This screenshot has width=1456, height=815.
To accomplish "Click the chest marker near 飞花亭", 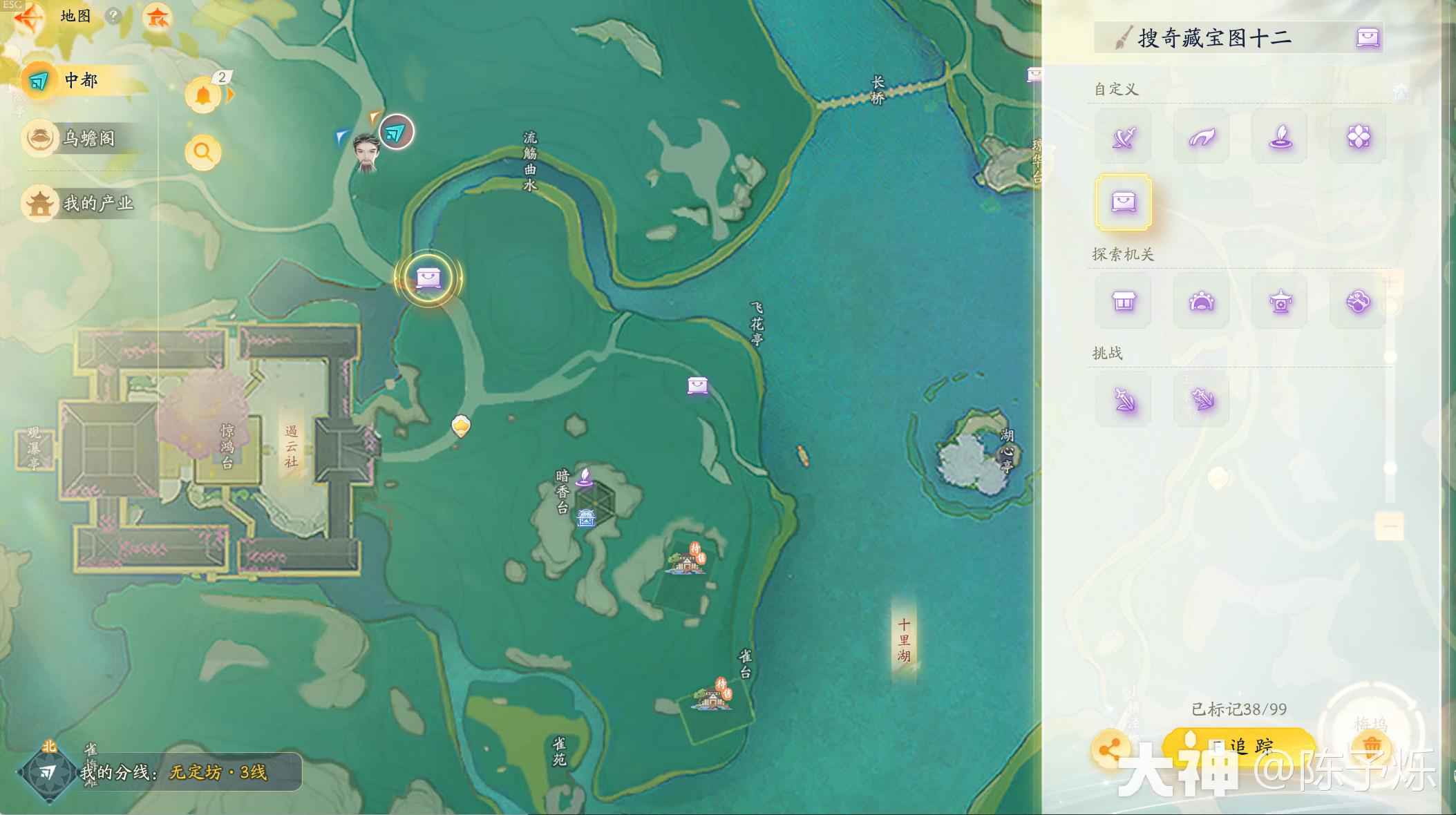I will 698,385.
